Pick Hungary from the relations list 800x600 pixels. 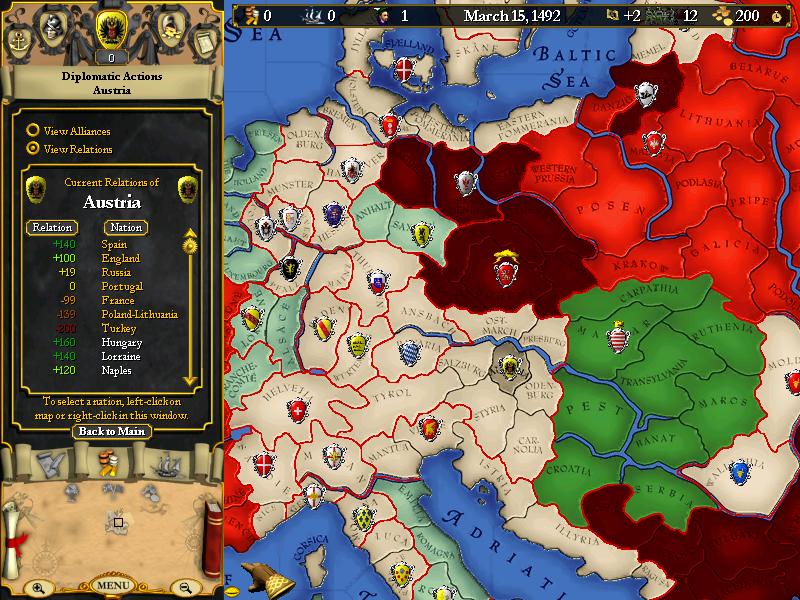(120, 342)
